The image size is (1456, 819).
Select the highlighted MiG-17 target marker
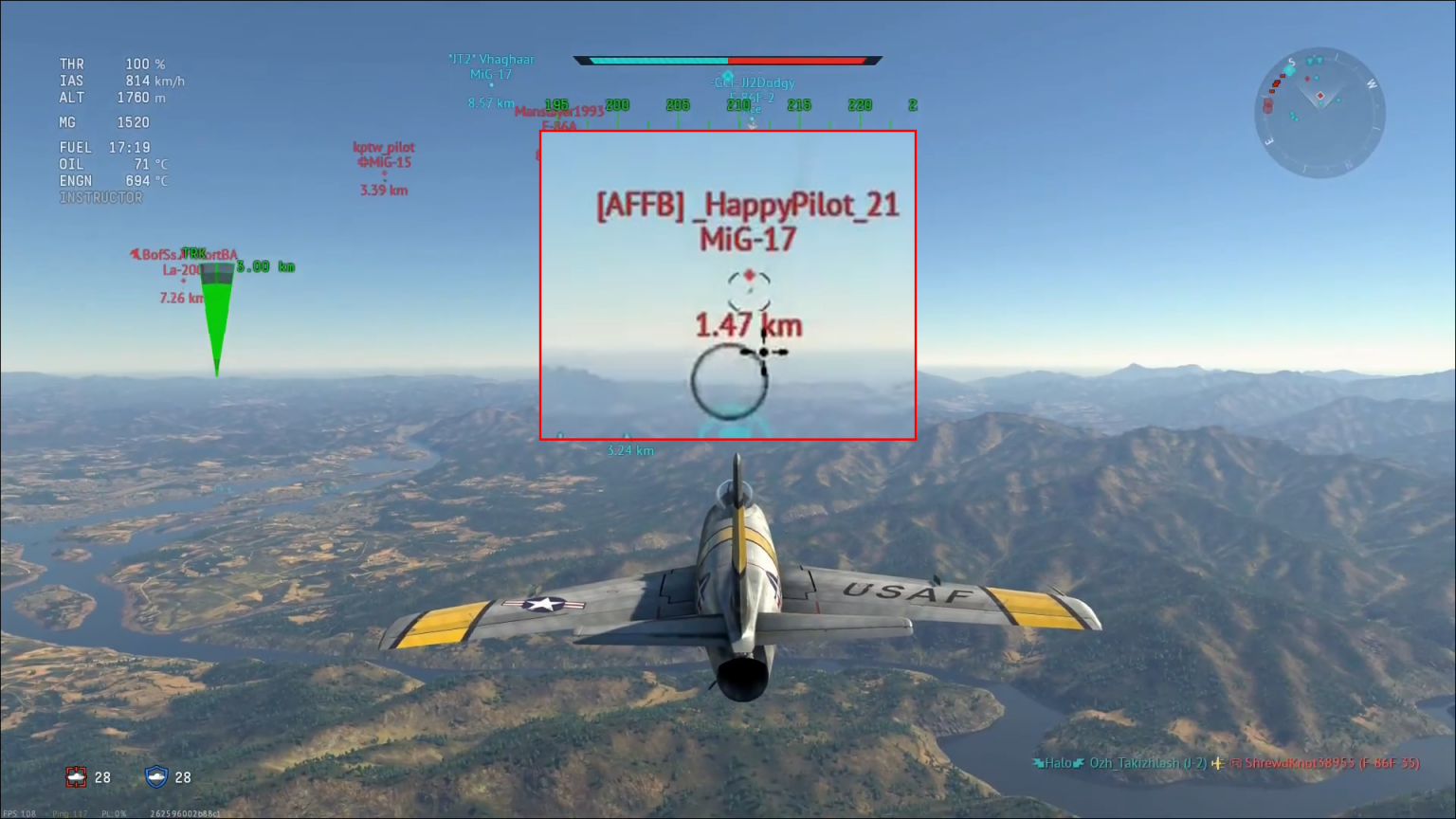click(748, 278)
